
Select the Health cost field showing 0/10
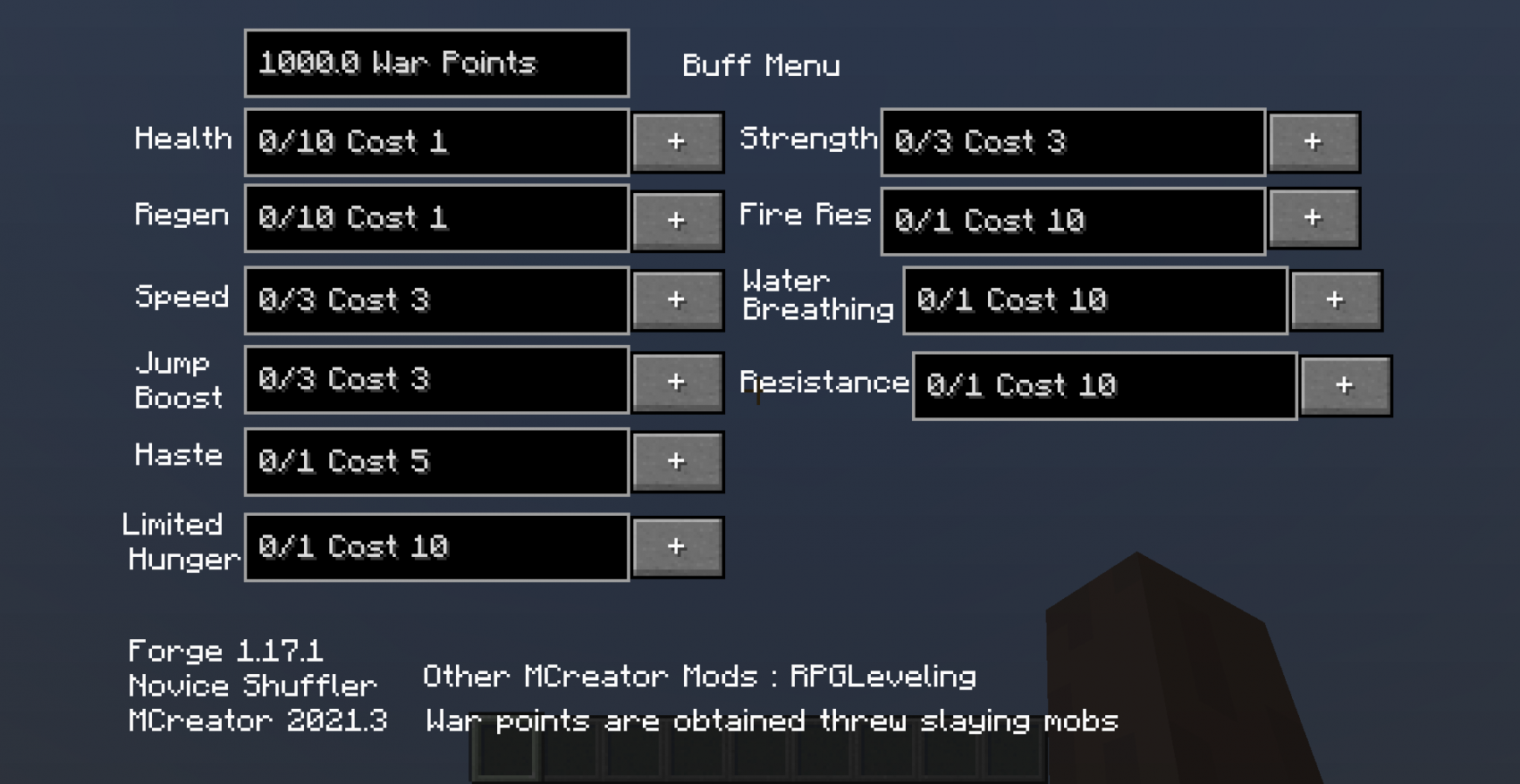[436, 141]
